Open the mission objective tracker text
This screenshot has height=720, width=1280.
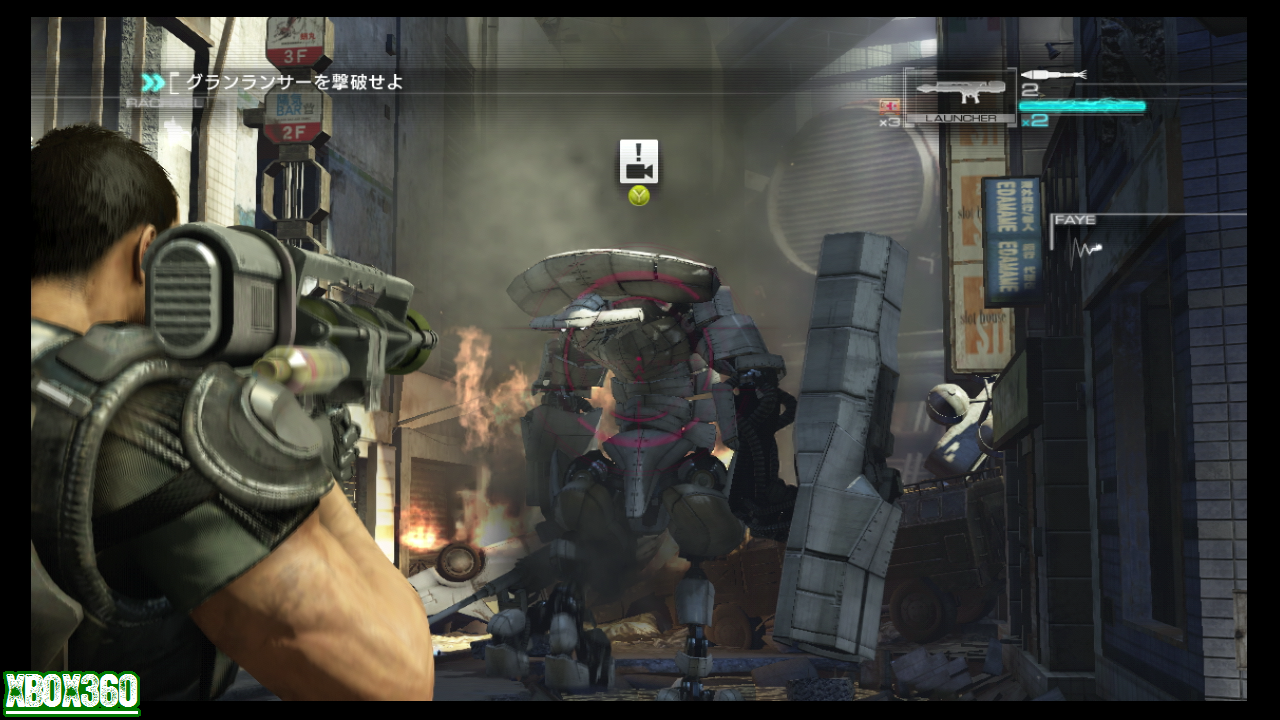pos(295,83)
